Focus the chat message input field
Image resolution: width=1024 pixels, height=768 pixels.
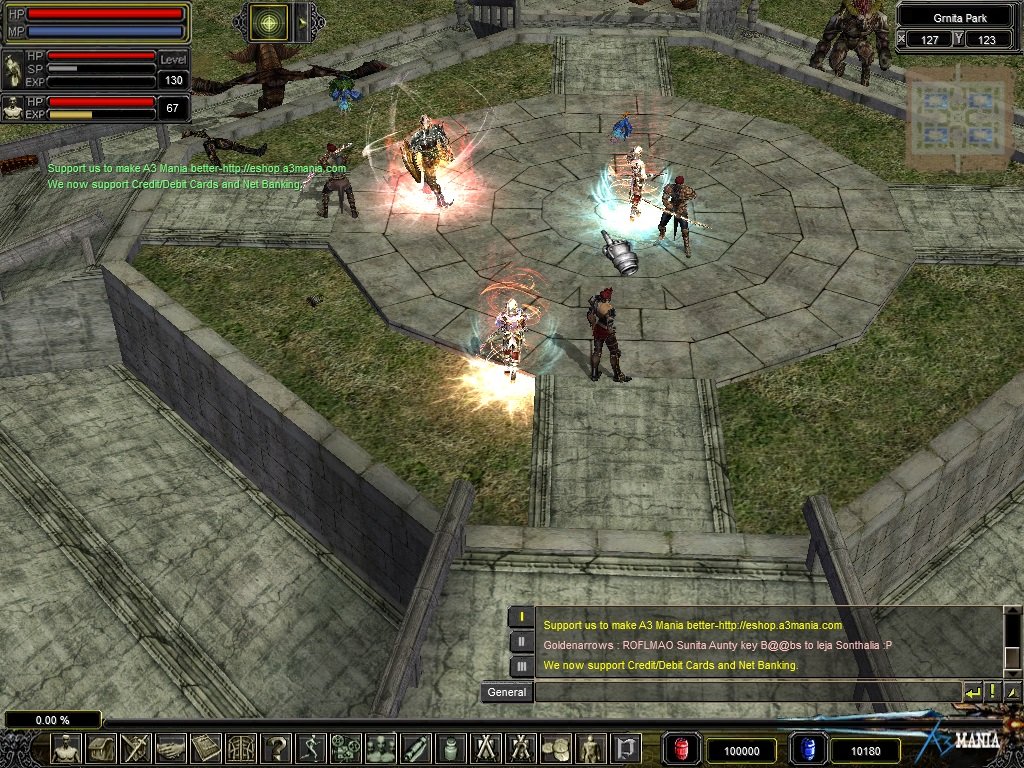pos(747,692)
